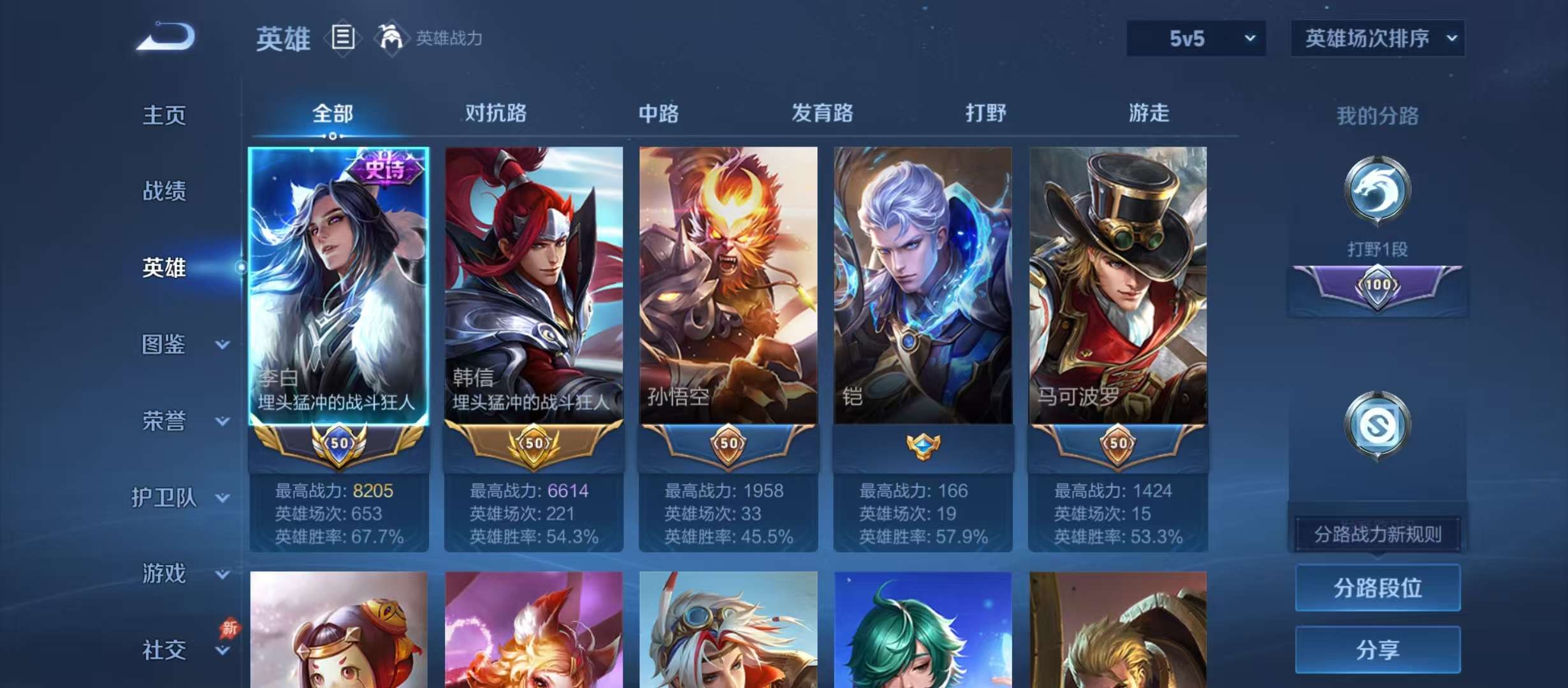Switch to the 打野 tab
The image size is (1568, 688).
point(985,113)
